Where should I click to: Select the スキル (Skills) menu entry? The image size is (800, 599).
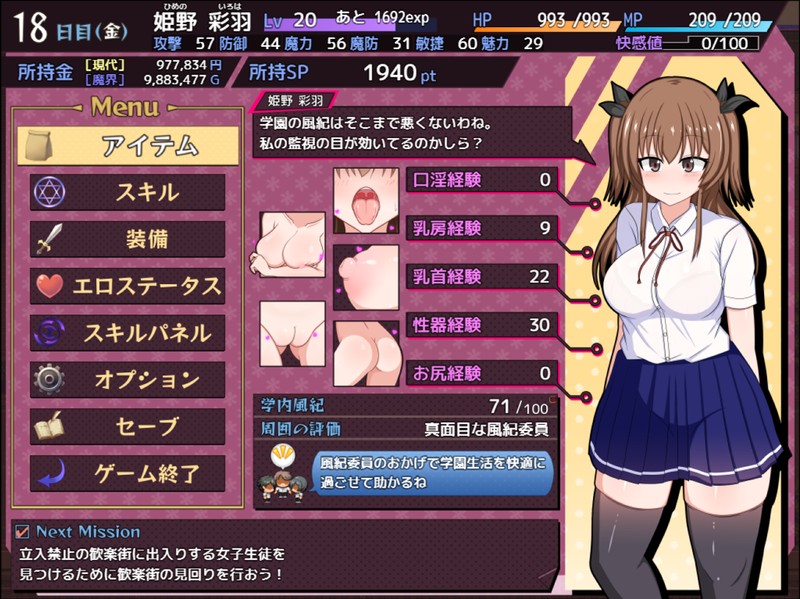pos(128,192)
